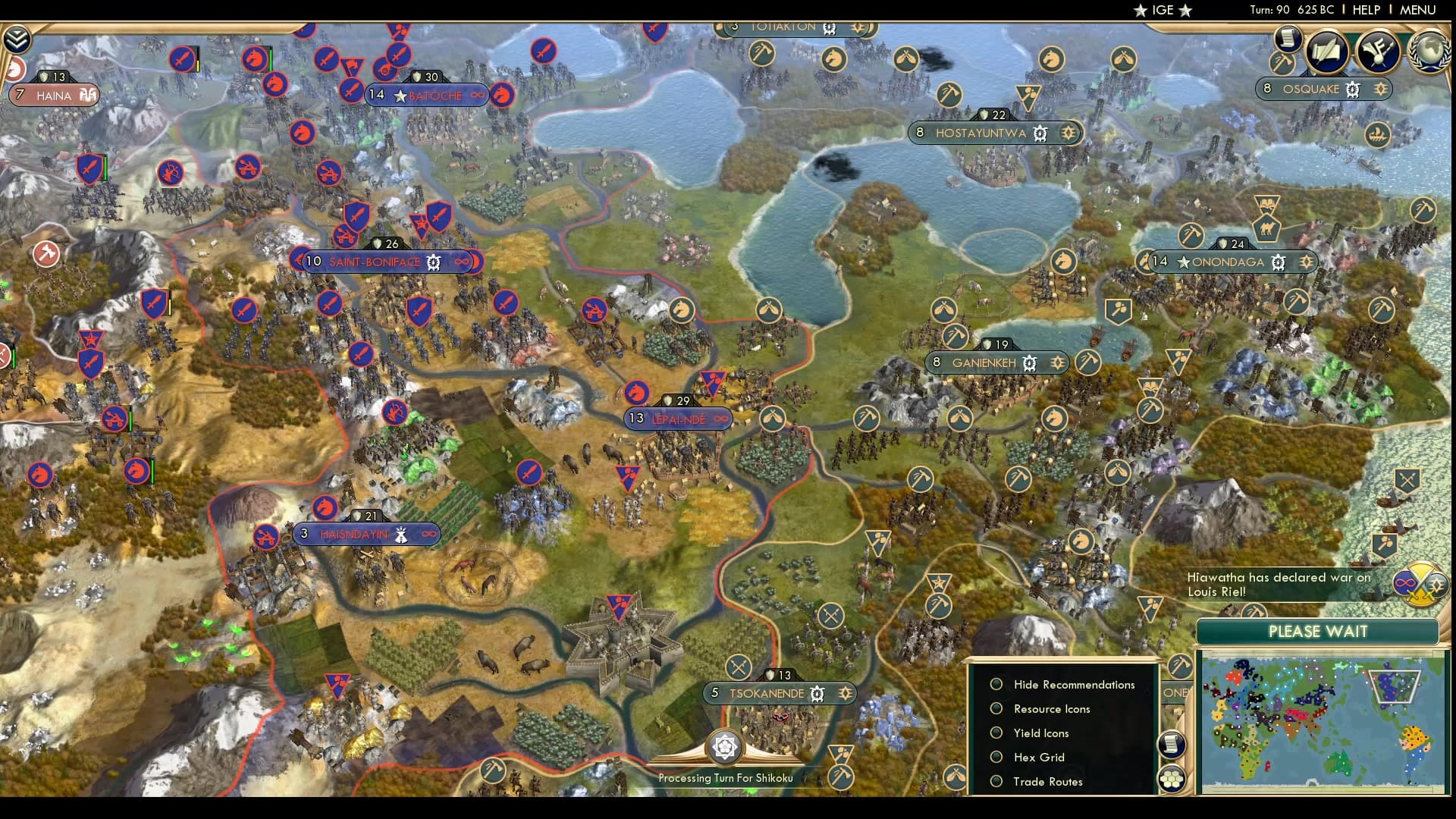Check the Hide Recommendations option
The height and width of the screenshot is (819, 1456).
(996, 685)
